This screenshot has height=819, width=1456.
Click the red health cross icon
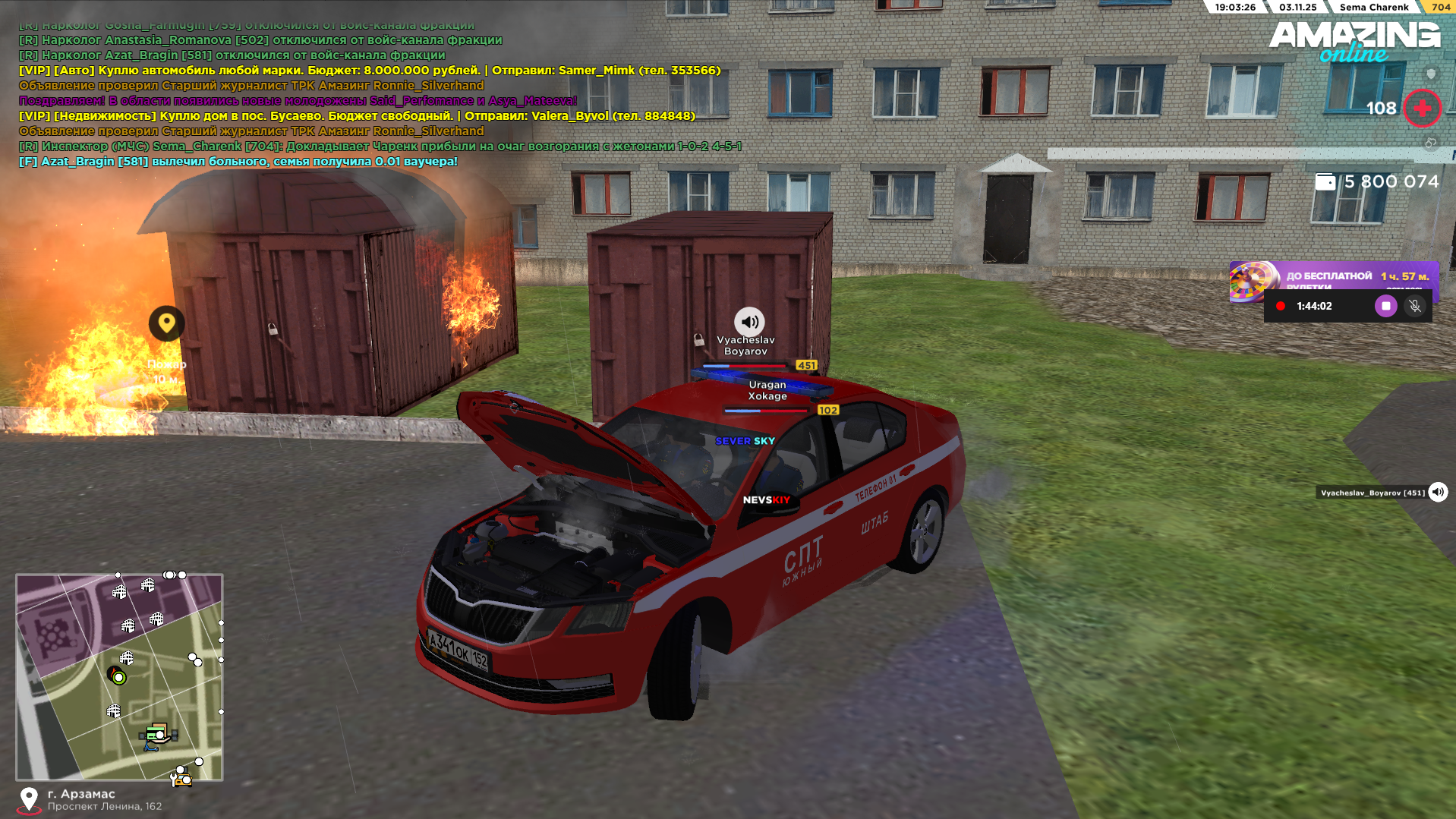[1422, 109]
